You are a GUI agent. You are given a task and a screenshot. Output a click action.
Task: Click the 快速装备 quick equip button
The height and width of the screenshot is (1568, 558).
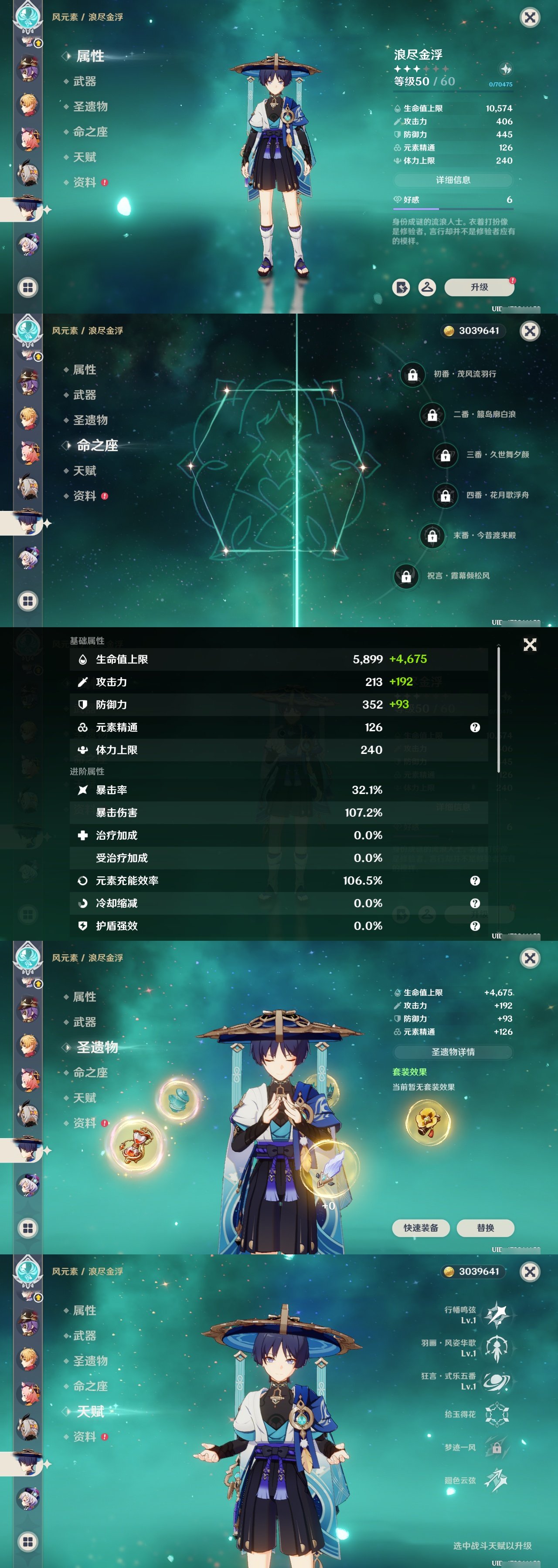422,1228
